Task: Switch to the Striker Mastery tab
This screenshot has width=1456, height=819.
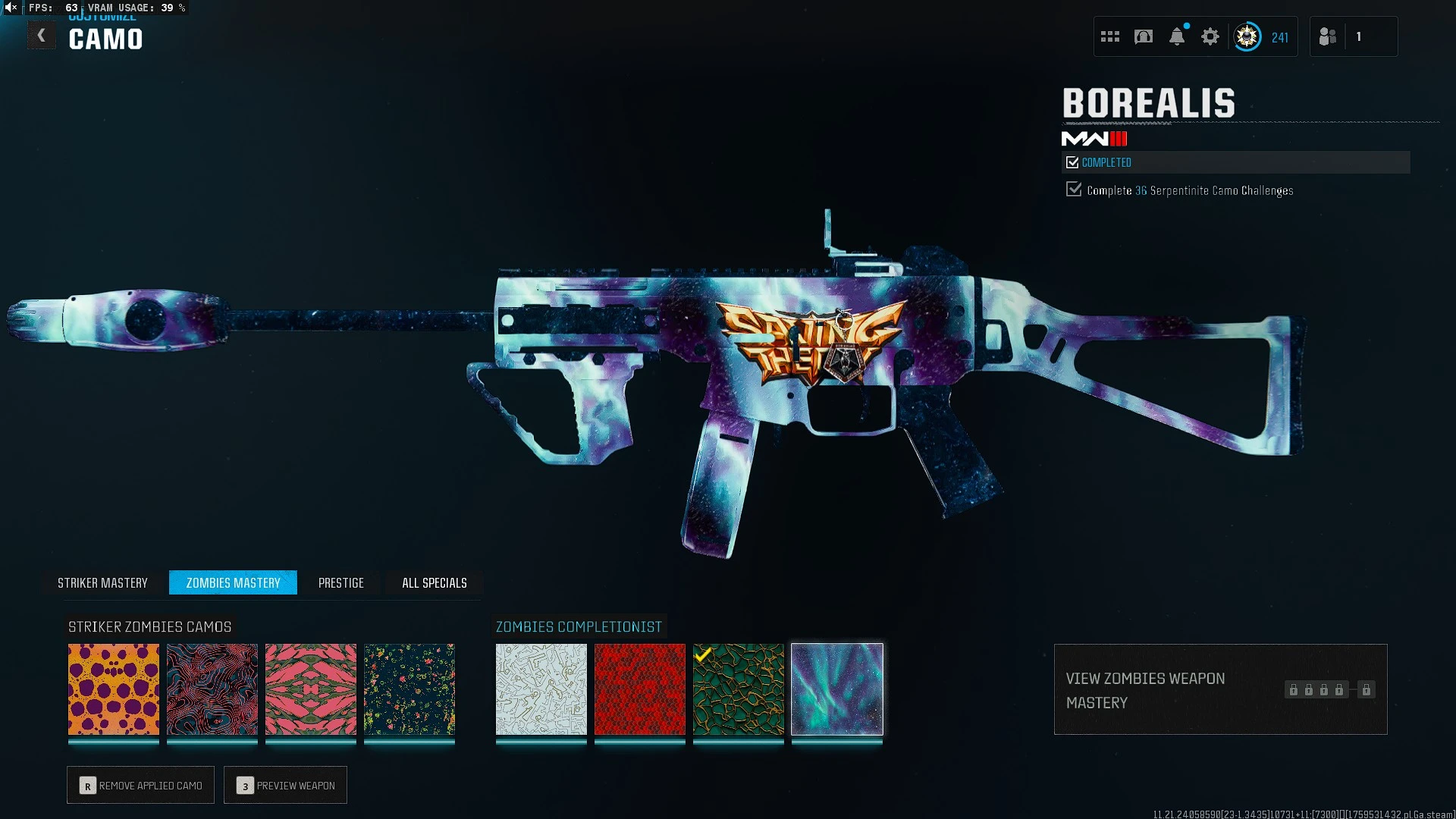Action: coord(103,582)
